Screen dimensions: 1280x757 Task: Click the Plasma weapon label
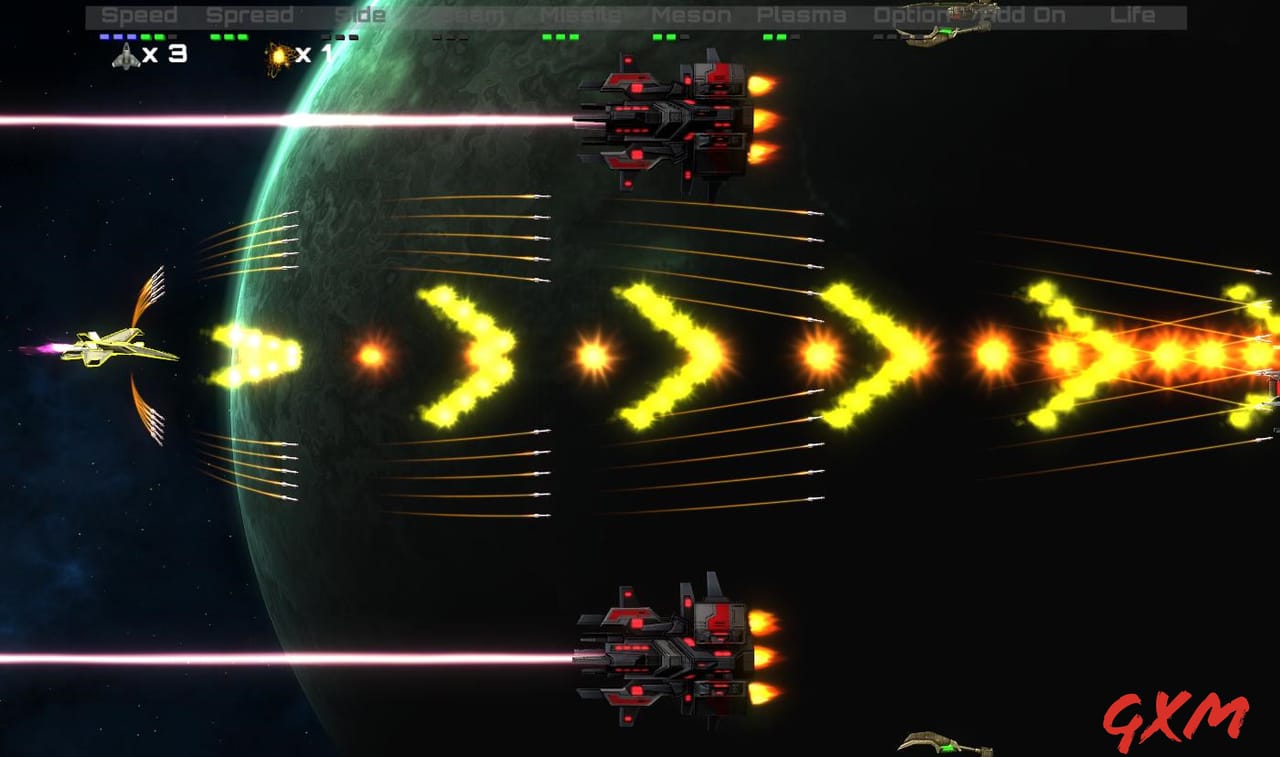point(802,14)
